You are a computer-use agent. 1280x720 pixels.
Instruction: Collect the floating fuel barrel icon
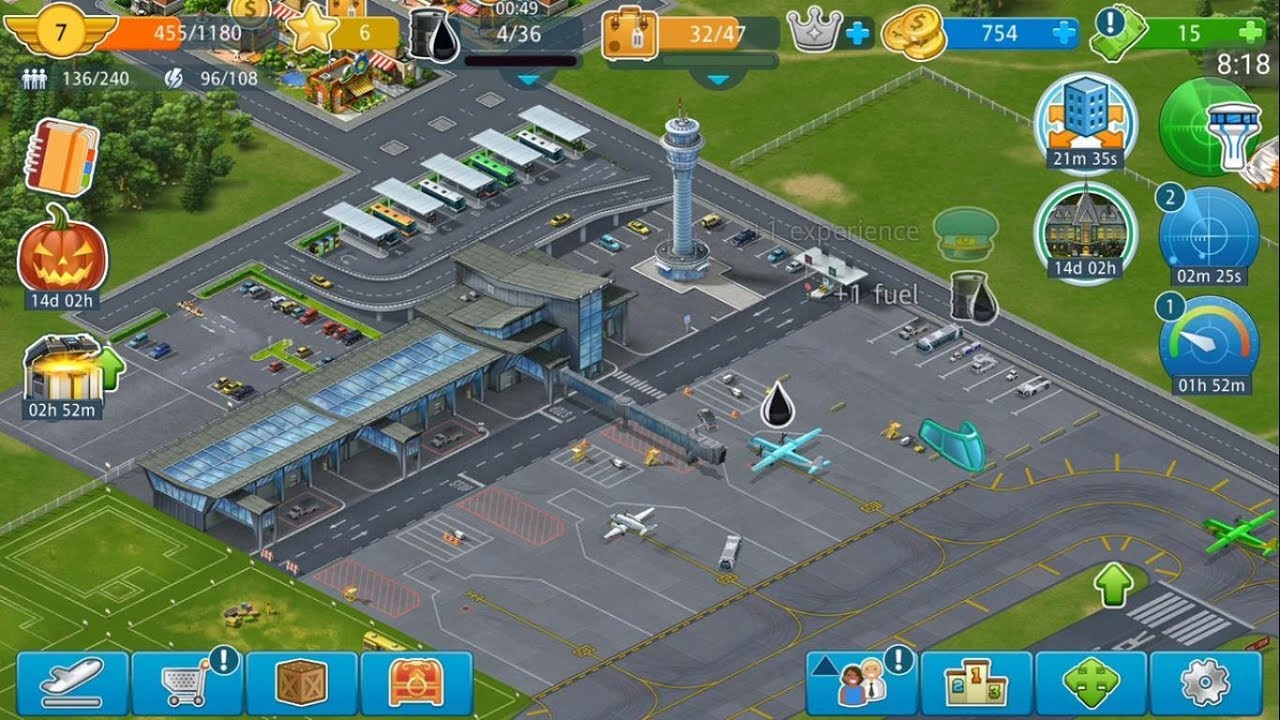point(972,296)
